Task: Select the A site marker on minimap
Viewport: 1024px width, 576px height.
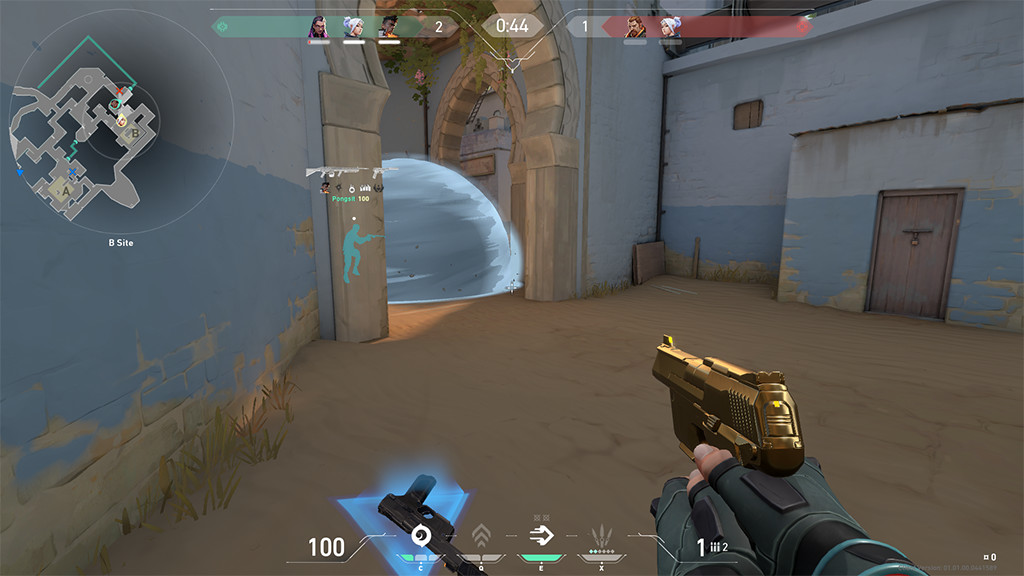Action: coord(67,187)
